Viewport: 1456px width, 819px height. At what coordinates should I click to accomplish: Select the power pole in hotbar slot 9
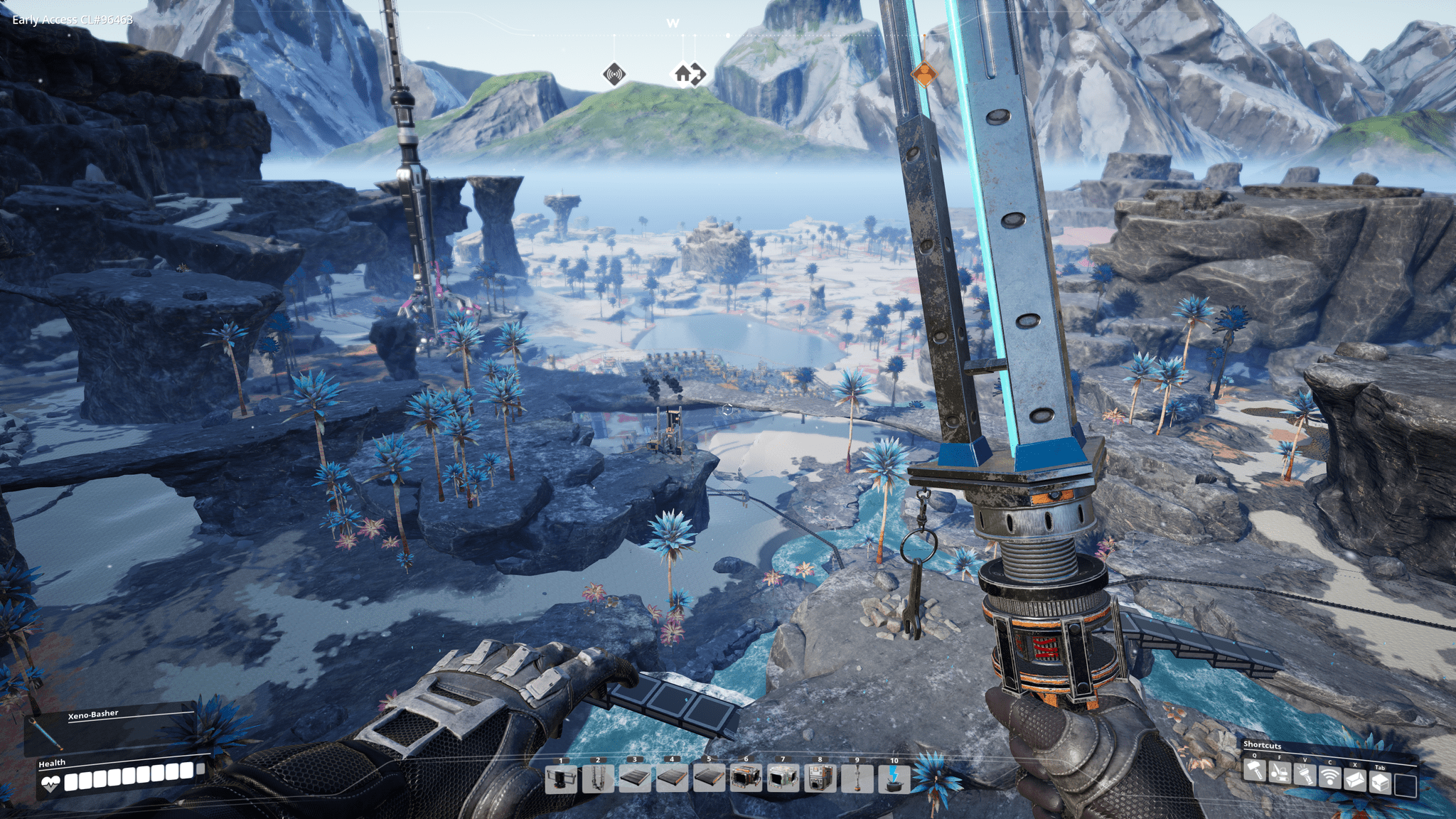[857, 778]
